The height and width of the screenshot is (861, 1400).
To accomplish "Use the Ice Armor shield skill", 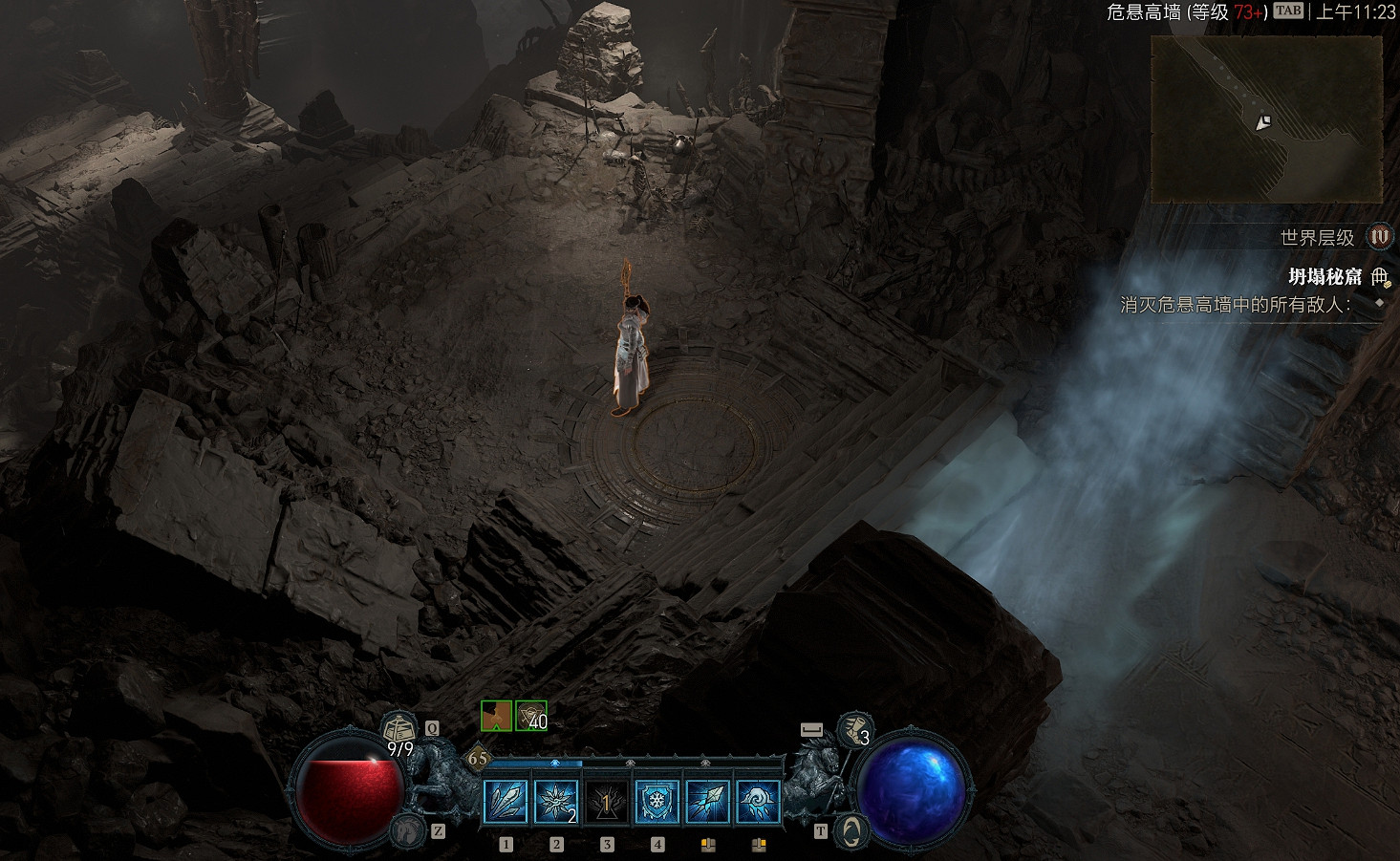I will point(657,801).
